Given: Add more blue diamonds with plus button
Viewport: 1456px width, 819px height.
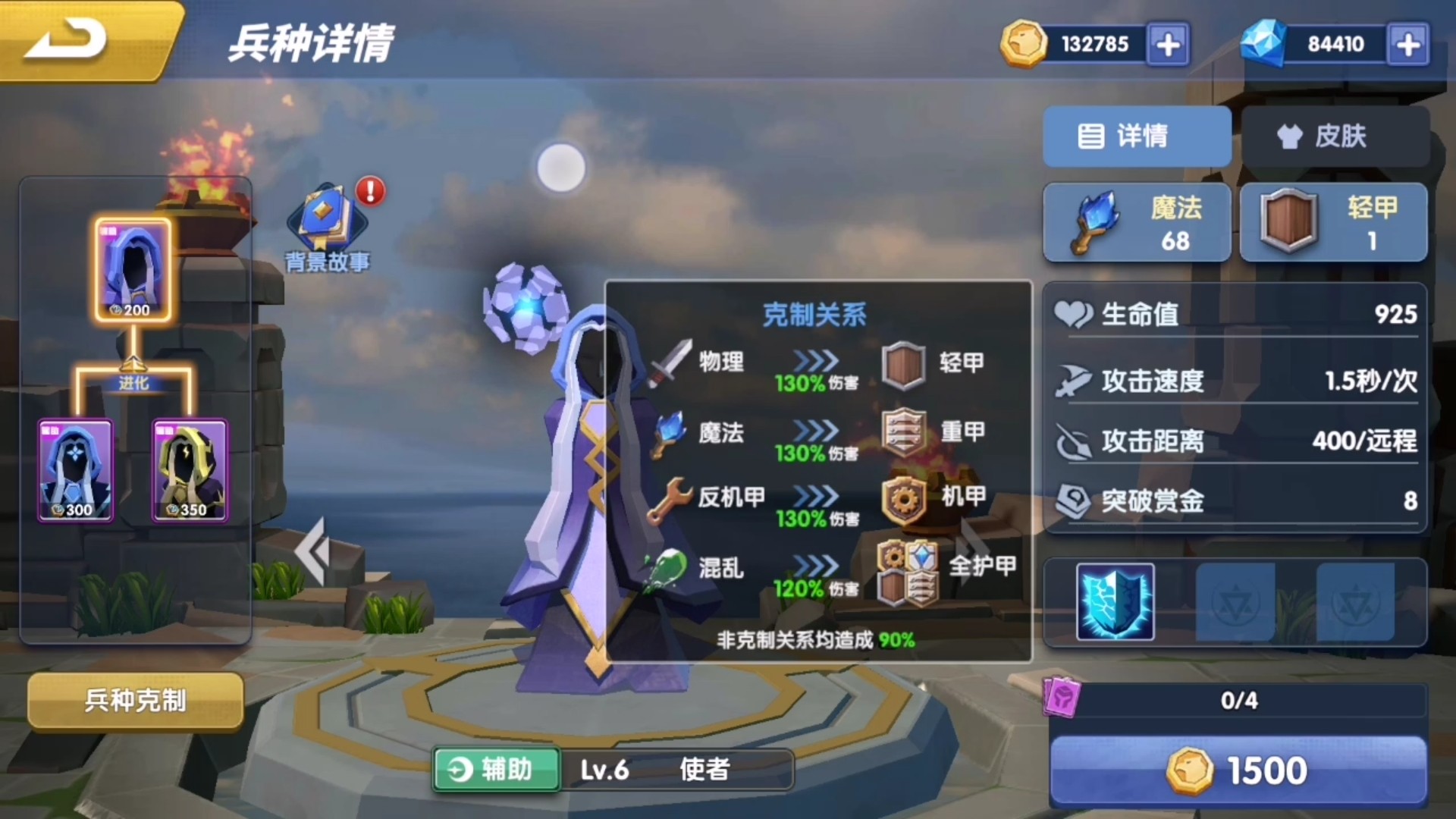Looking at the screenshot, I should (1408, 45).
